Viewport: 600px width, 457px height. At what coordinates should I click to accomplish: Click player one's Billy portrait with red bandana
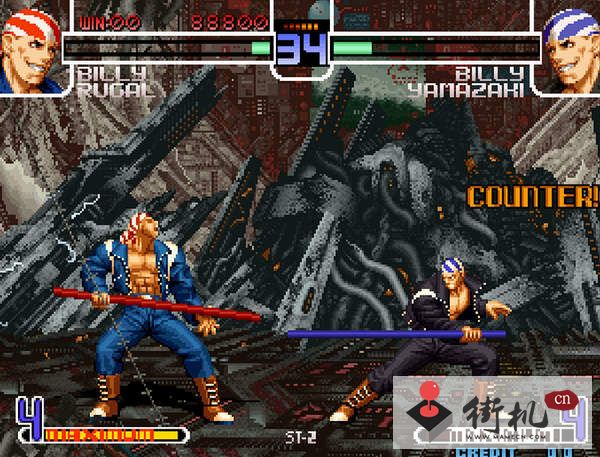click(x=33, y=46)
